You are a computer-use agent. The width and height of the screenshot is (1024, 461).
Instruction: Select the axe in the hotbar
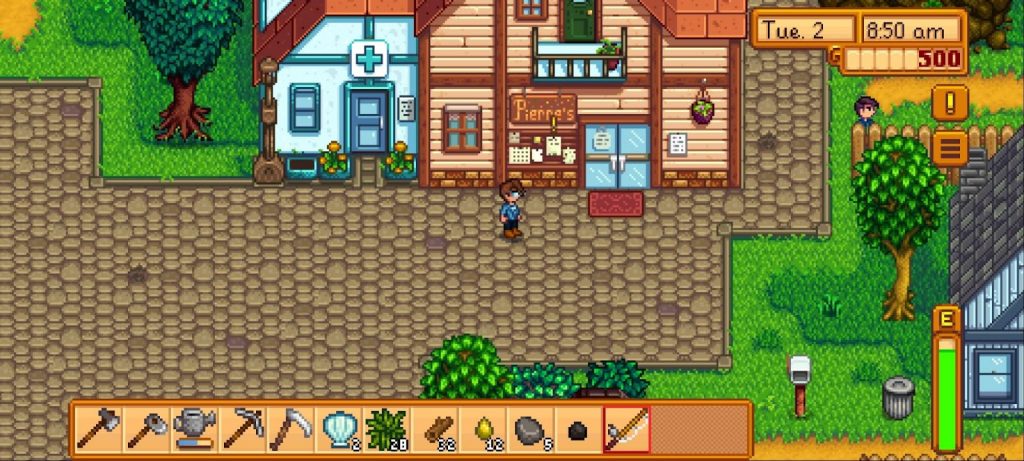(x=98, y=429)
